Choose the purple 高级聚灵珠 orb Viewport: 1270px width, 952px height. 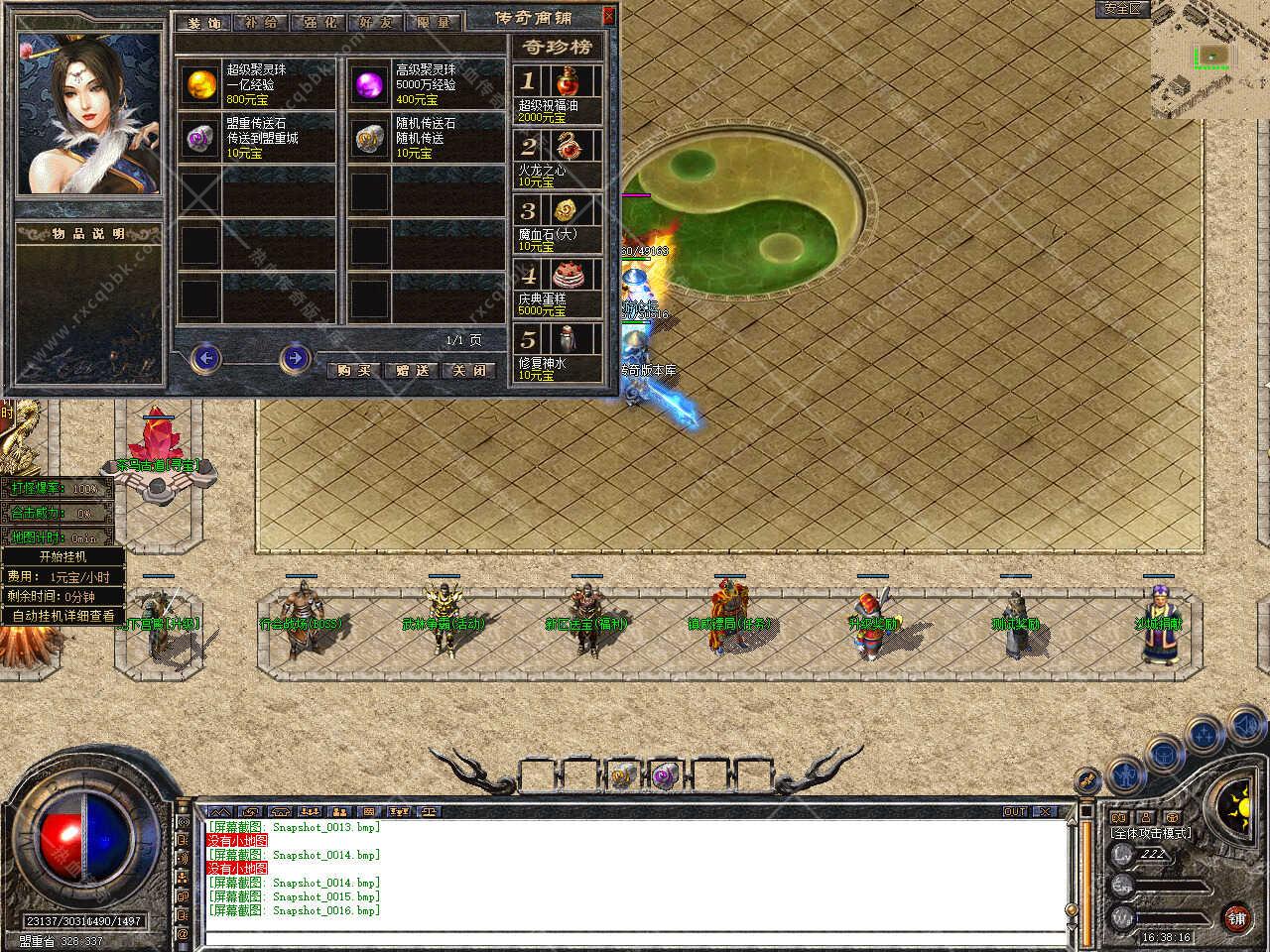coord(370,83)
